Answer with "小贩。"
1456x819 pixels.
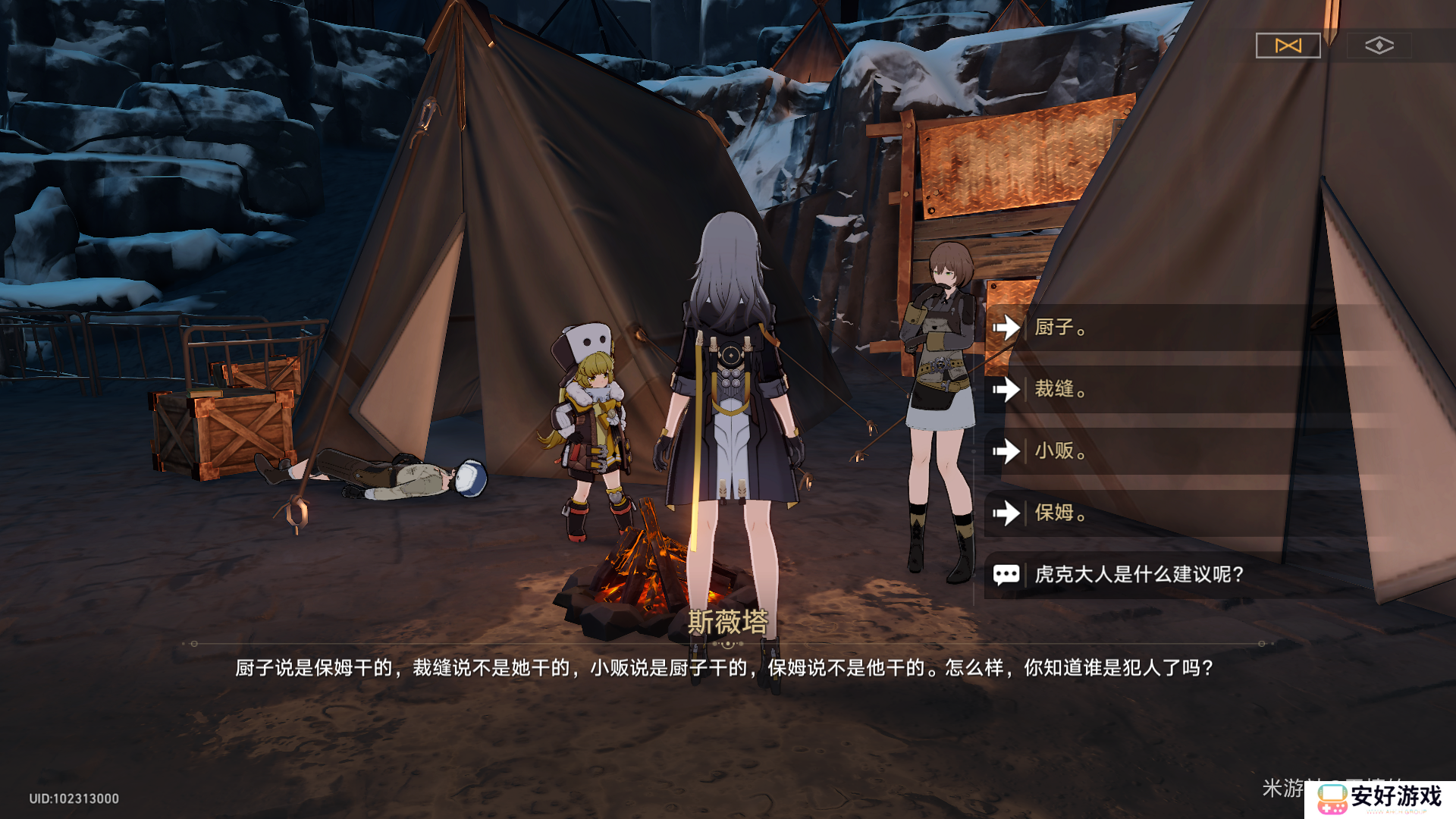(x=1137, y=451)
